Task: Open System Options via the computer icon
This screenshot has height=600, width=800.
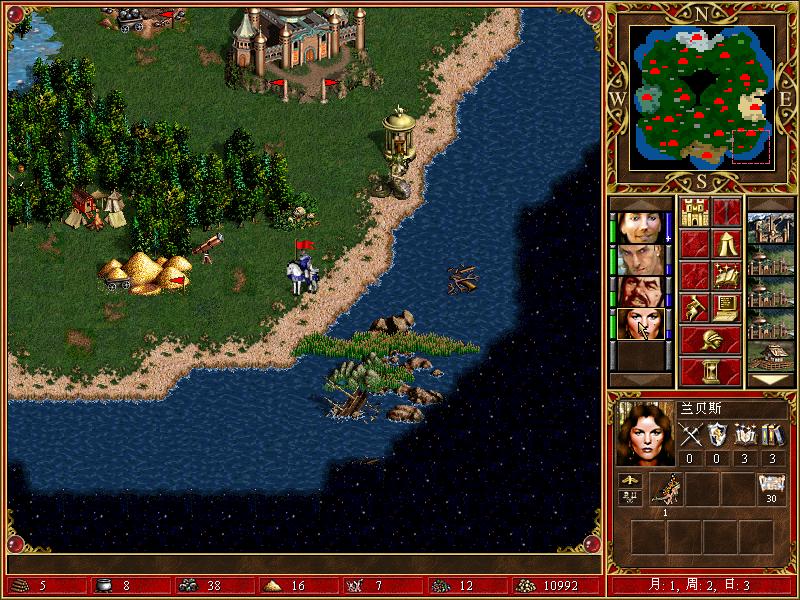Action: coord(727,306)
